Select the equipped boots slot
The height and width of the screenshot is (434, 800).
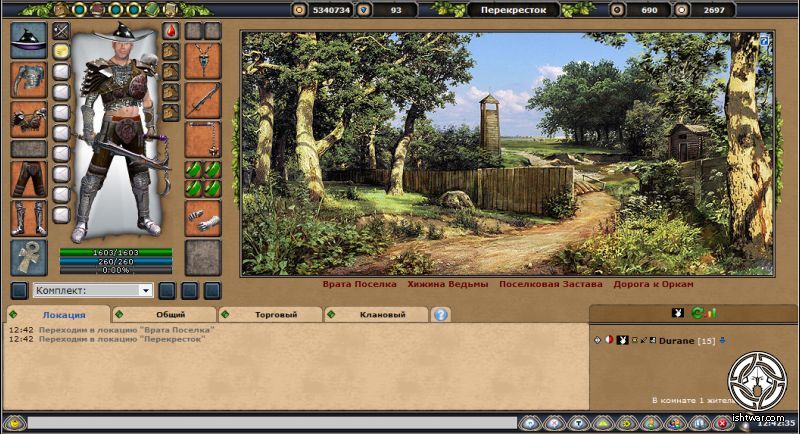28,217
